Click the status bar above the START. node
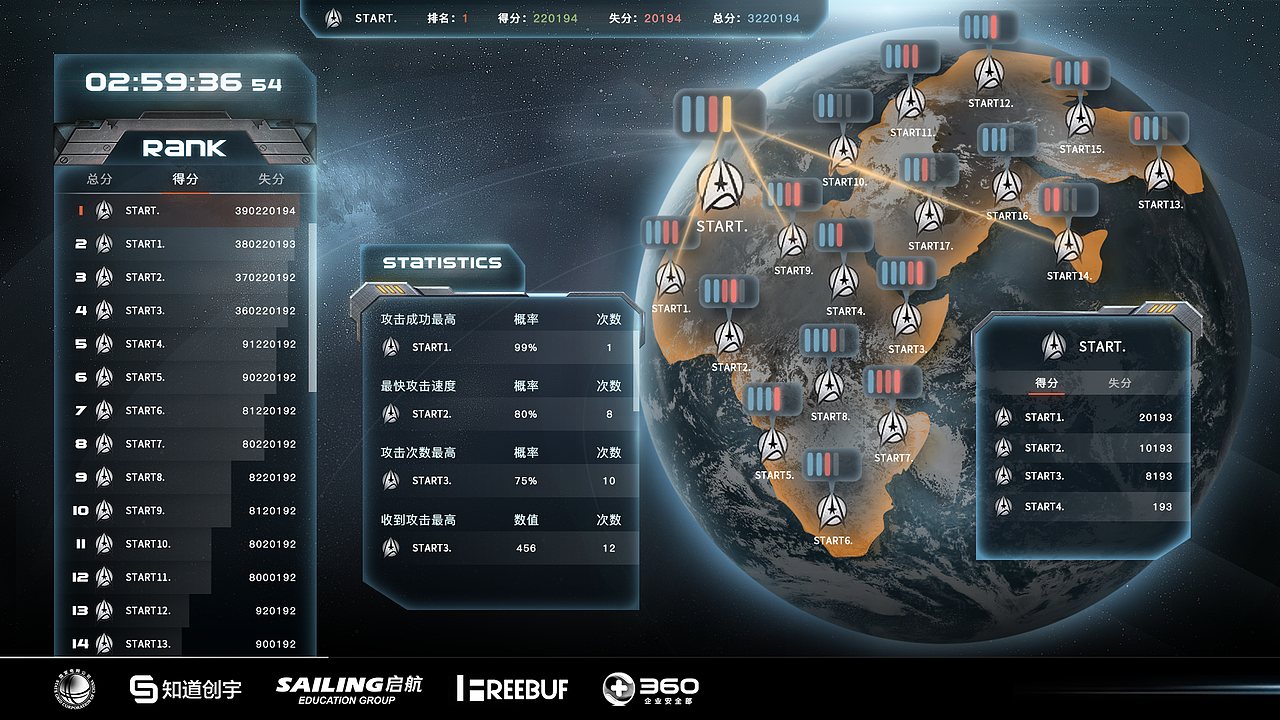The width and height of the screenshot is (1280, 720). (x=722, y=115)
